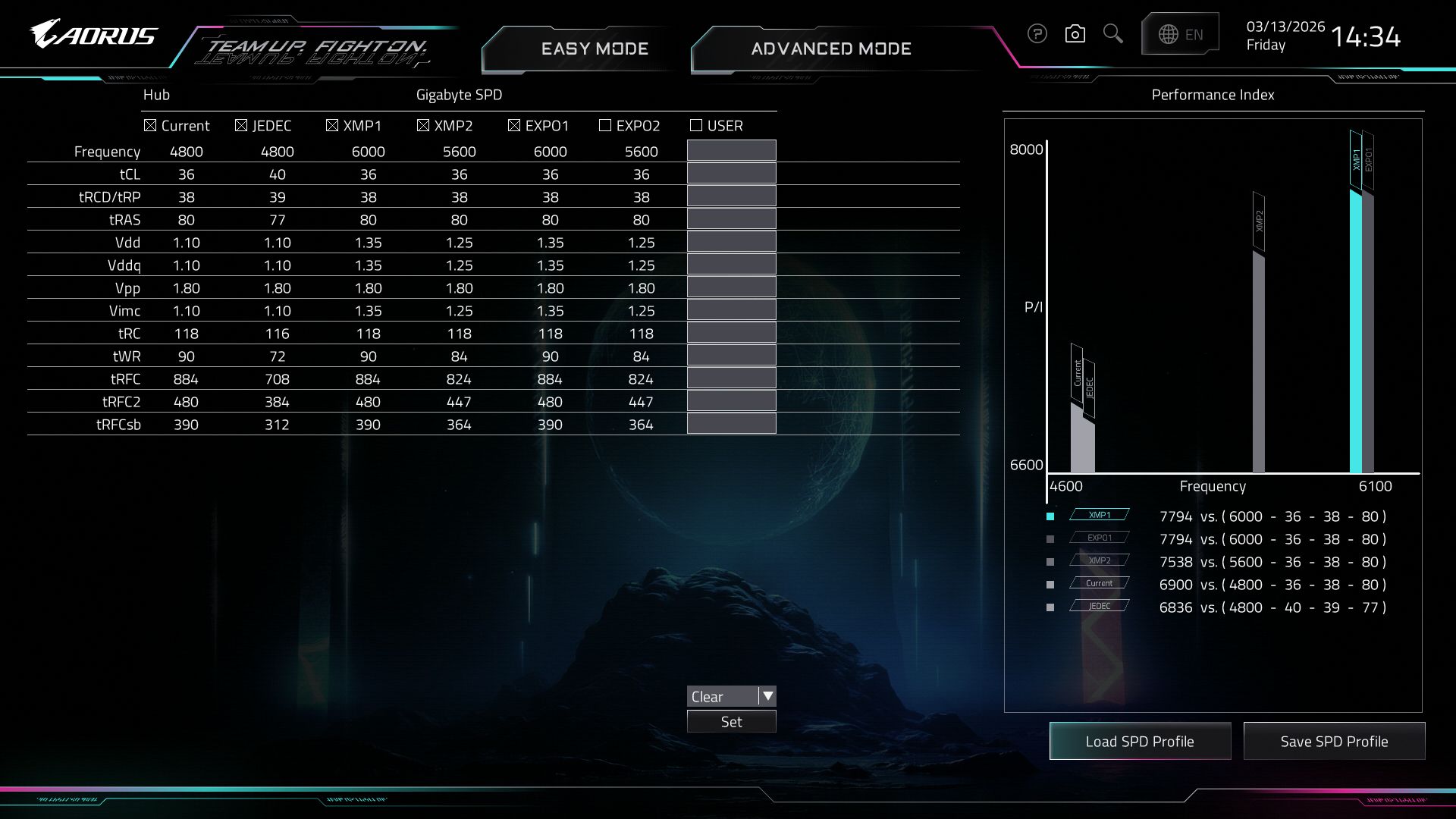The height and width of the screenshot is (819, 1456).
Task: Click the USER Frequency input field
Action: point(731,151)
